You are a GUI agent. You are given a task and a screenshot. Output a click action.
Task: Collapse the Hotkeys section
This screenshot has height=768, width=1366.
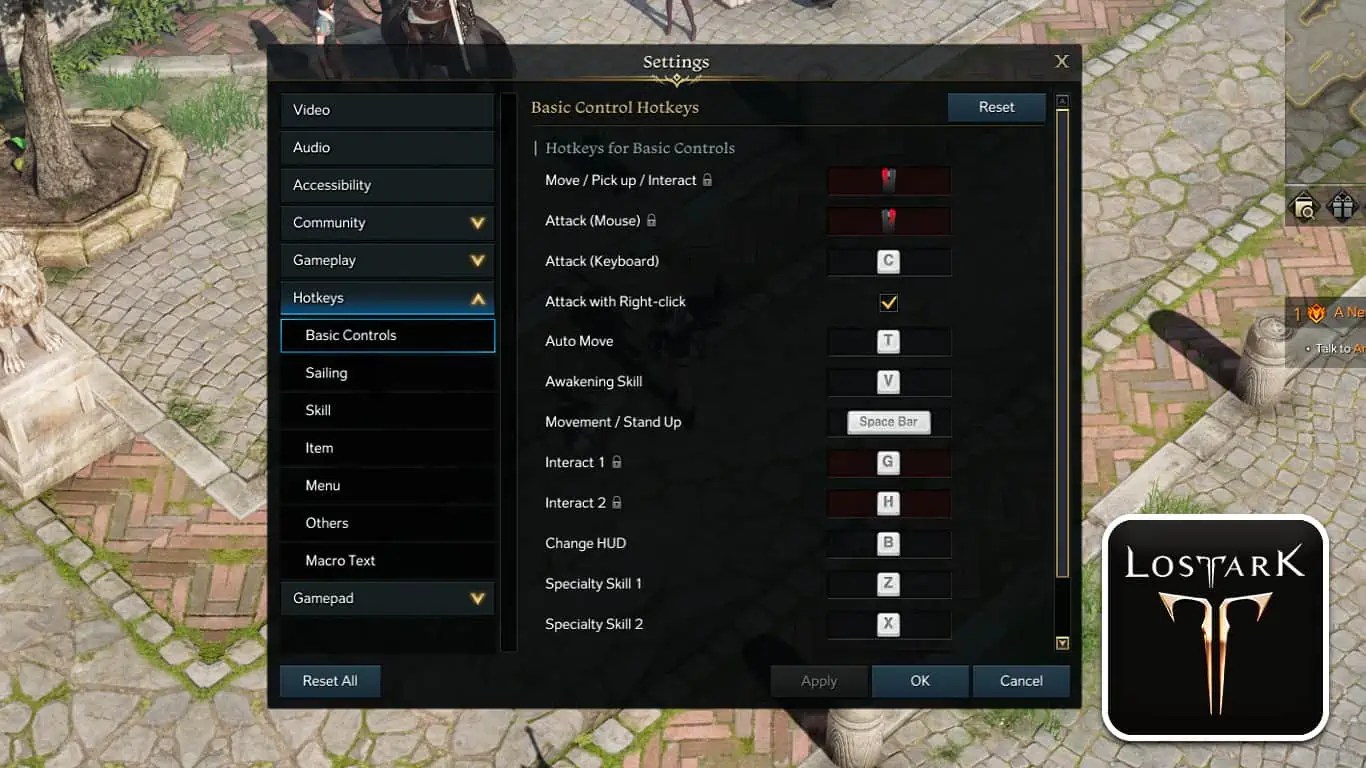(387, 297)
